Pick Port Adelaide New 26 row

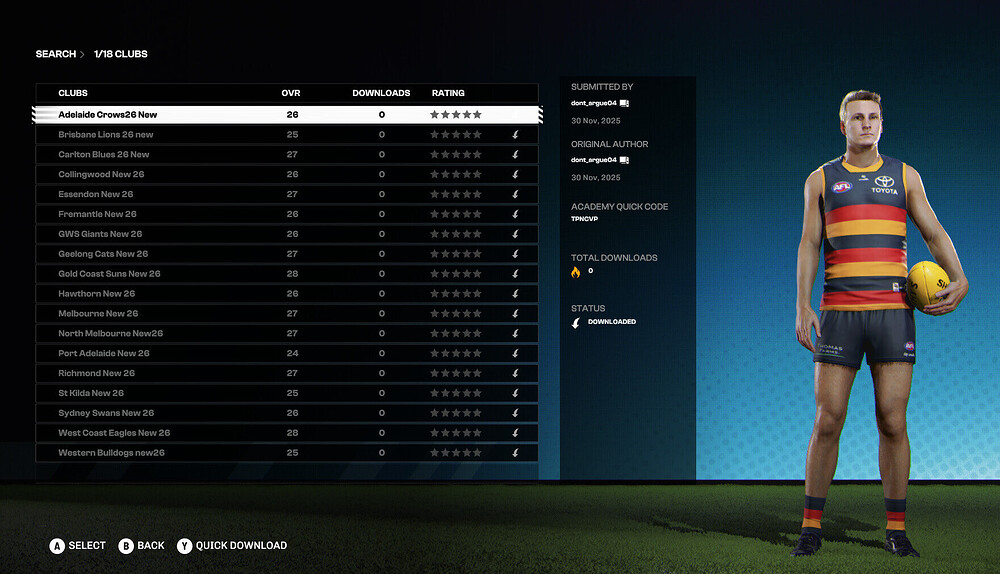[104, 353]
